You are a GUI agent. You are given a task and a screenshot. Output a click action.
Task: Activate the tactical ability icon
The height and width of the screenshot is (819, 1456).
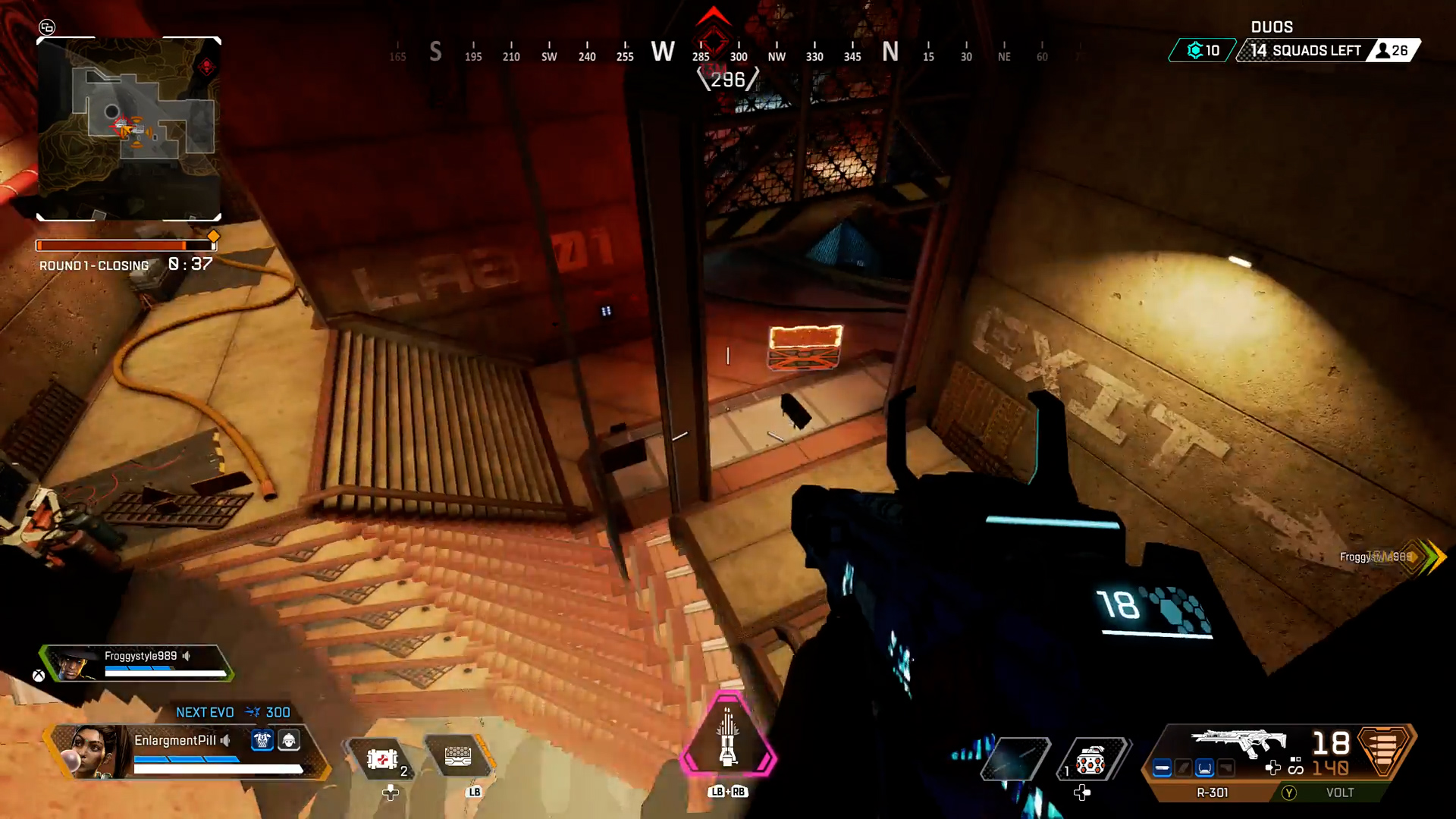[458, 757]
